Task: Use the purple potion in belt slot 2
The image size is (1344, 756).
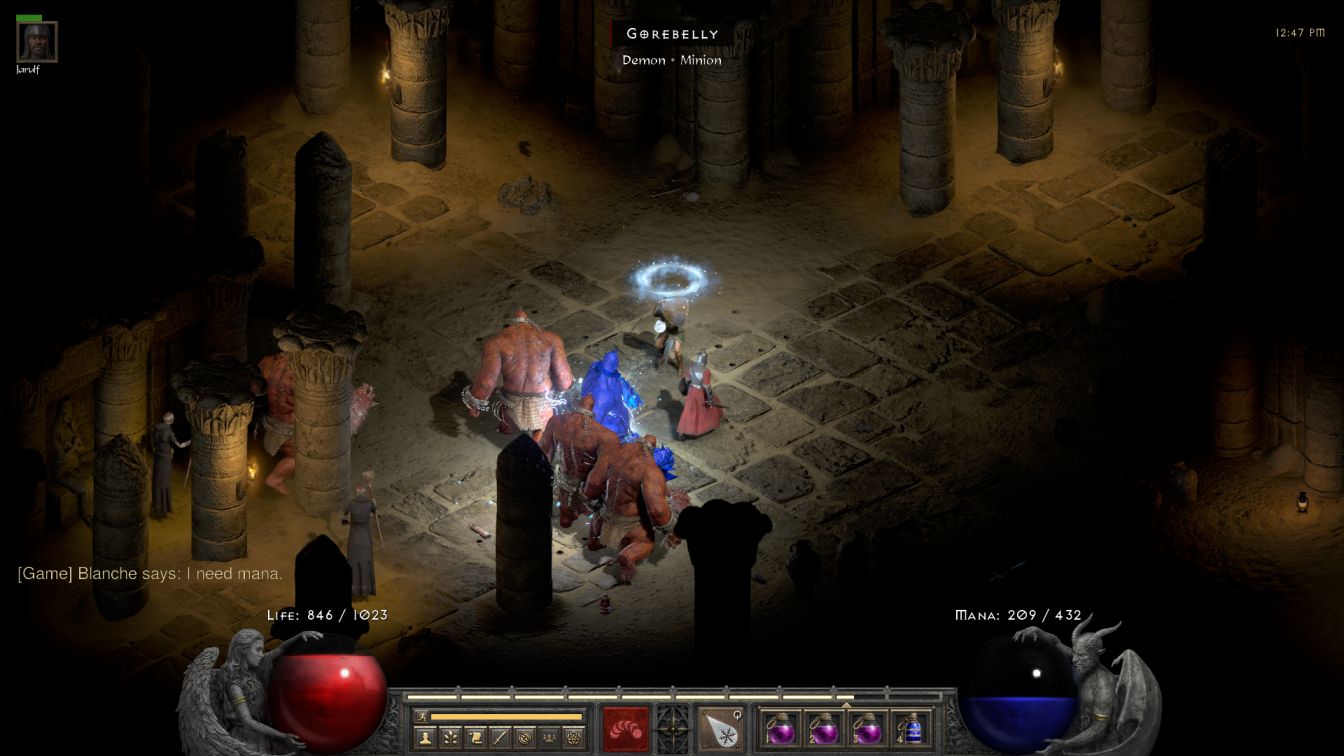Action: (x=824, y=728)
